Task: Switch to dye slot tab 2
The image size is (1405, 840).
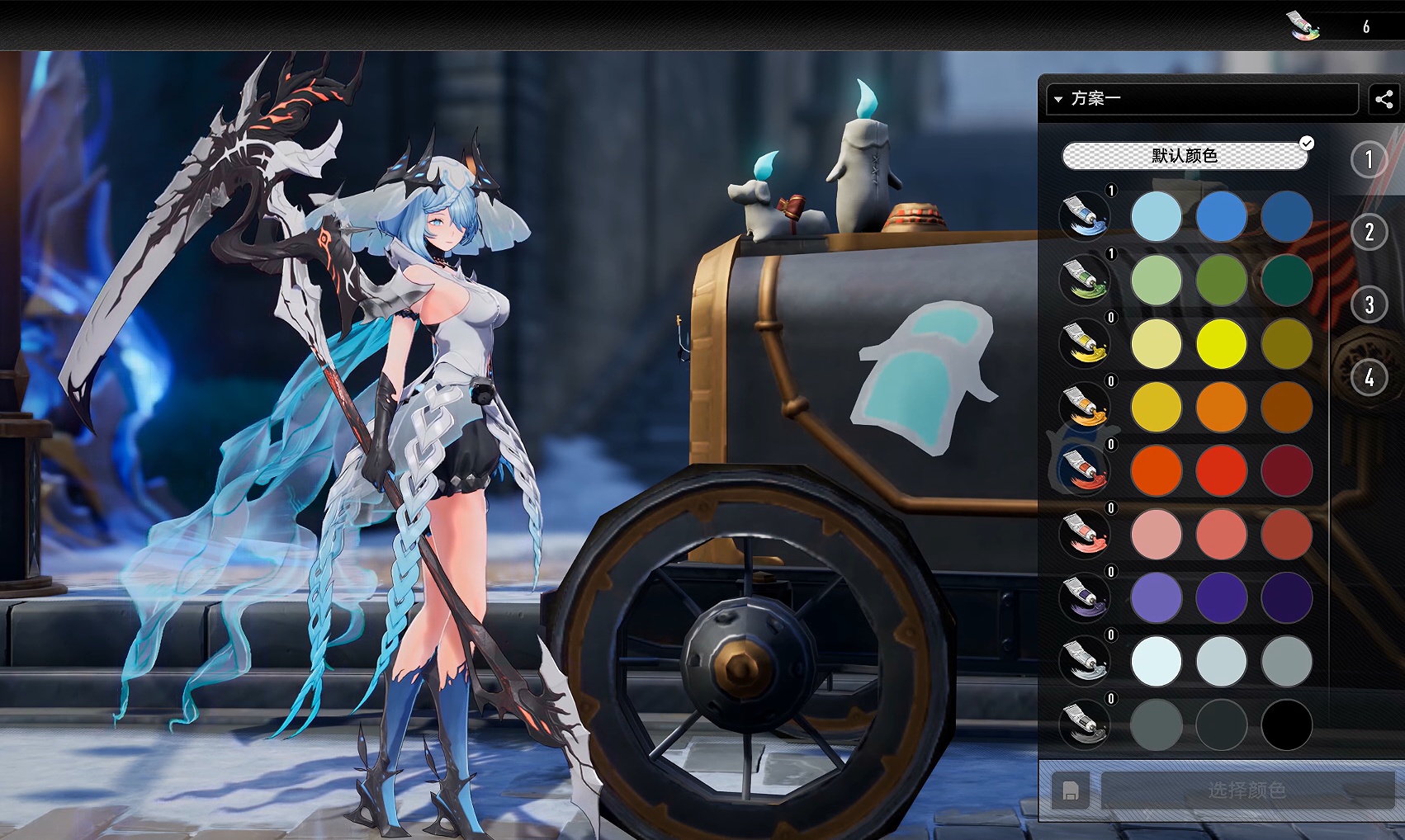Action: pos(1369,232)
